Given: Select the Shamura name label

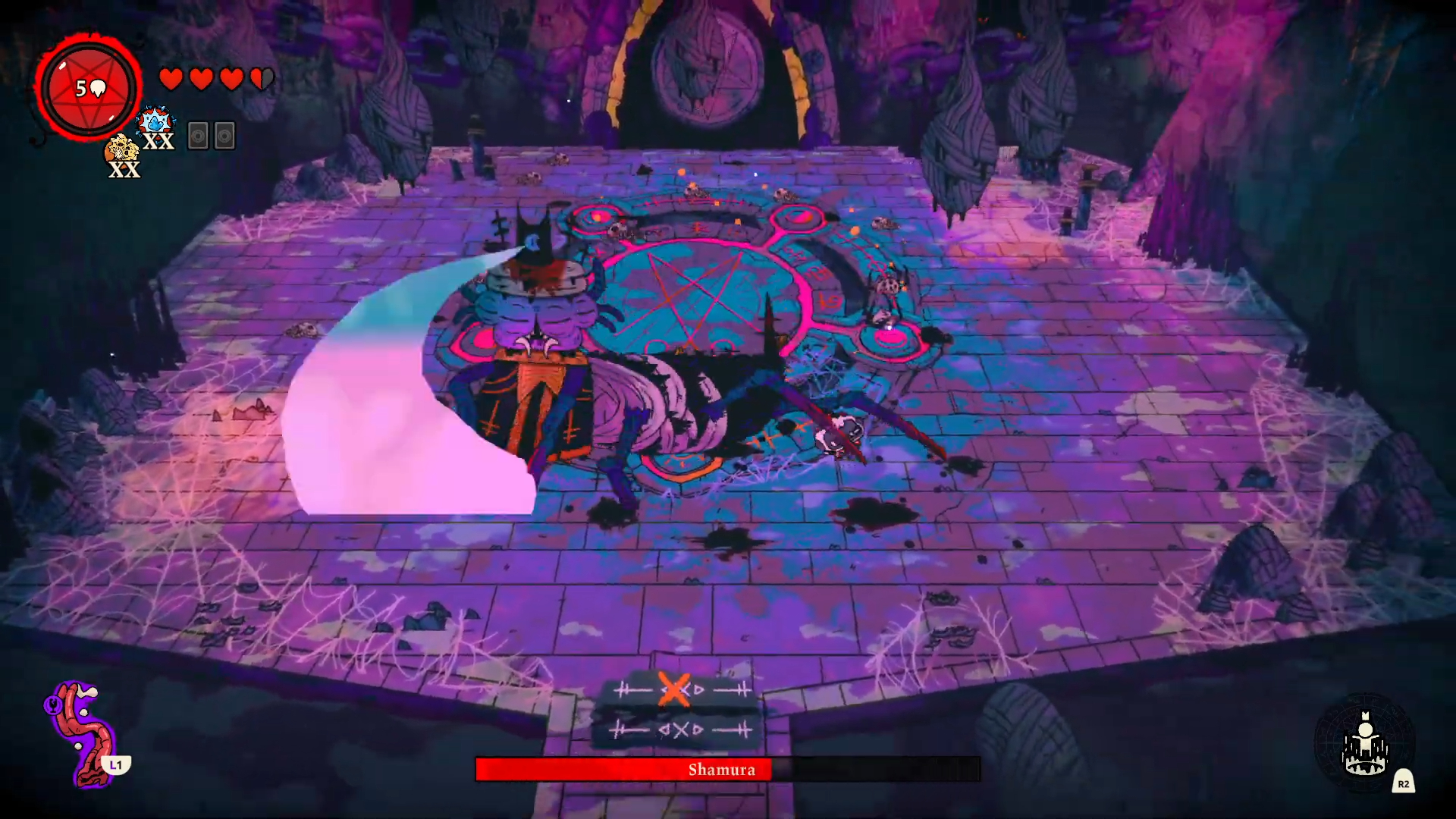Looking at the screenshot, I should tap(722, 770).
